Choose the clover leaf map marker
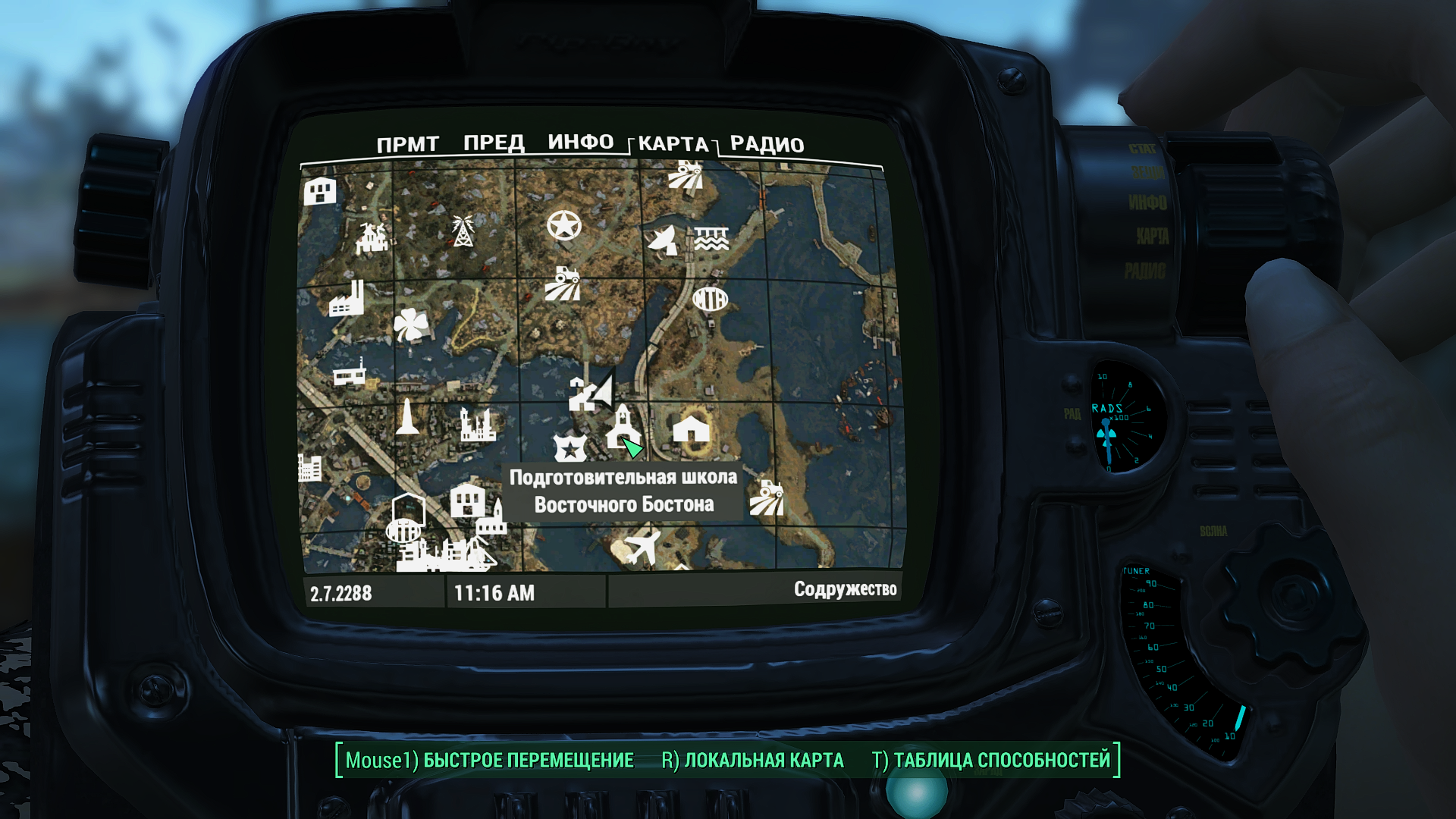Image resolution: width=1456 pixels, height=819 pixels. [410, 325]
